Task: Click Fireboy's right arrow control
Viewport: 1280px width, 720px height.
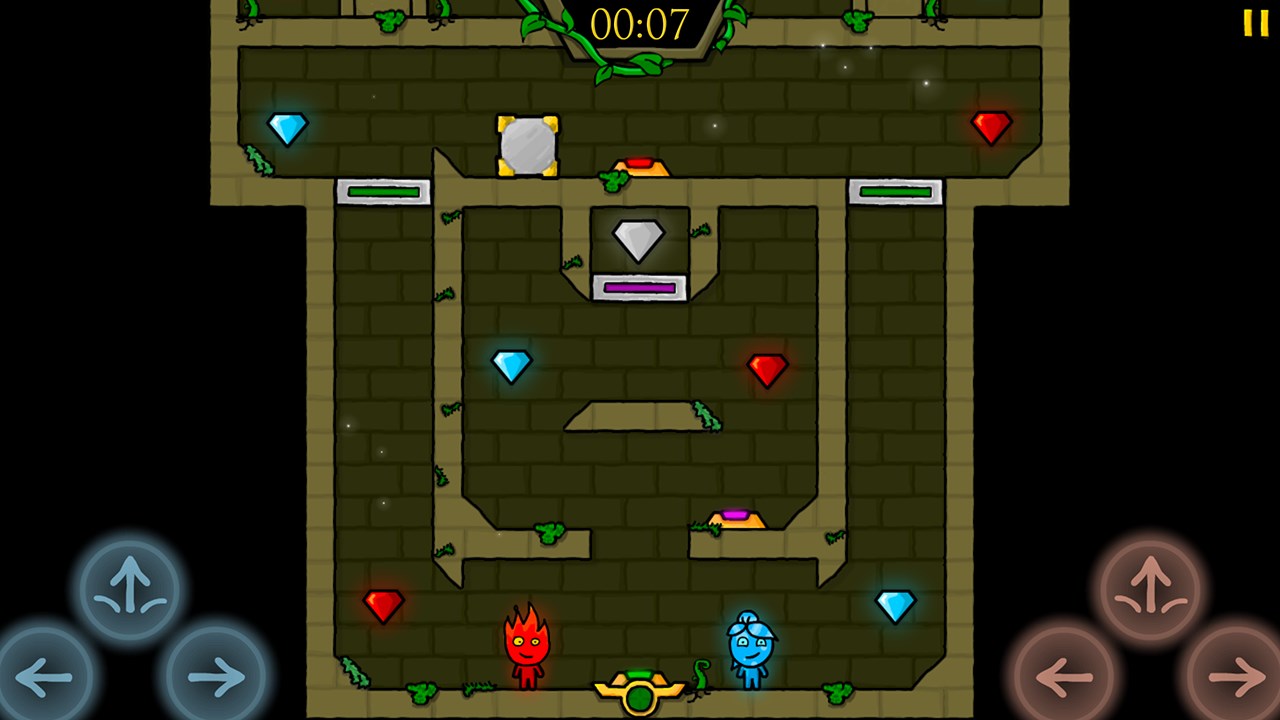Action: 1231,676
